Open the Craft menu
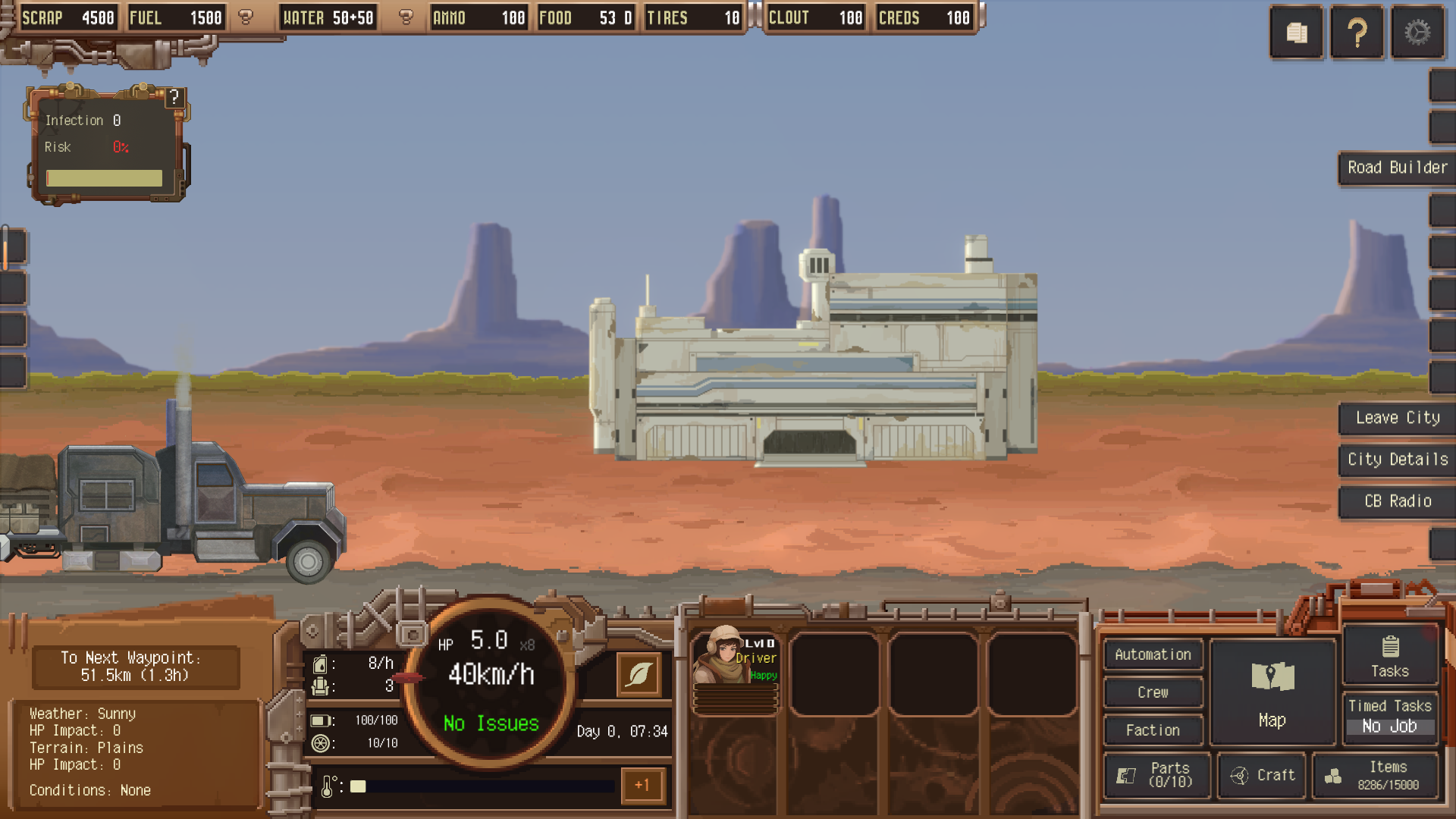Image resolution: width=1456 pixels, height=819 pixels. coord(1261,775)
